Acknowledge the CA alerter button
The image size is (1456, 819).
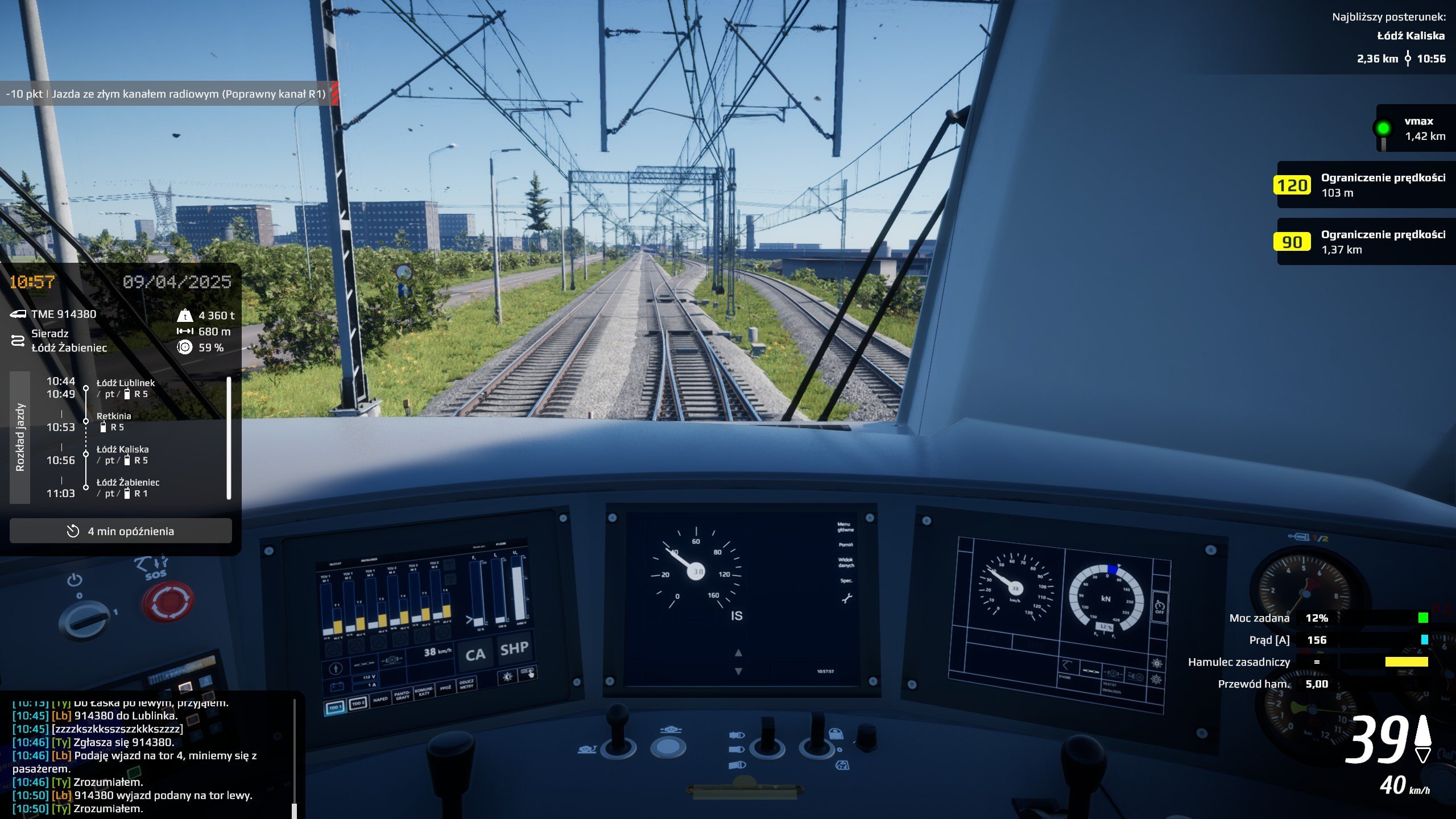(475, 655)
